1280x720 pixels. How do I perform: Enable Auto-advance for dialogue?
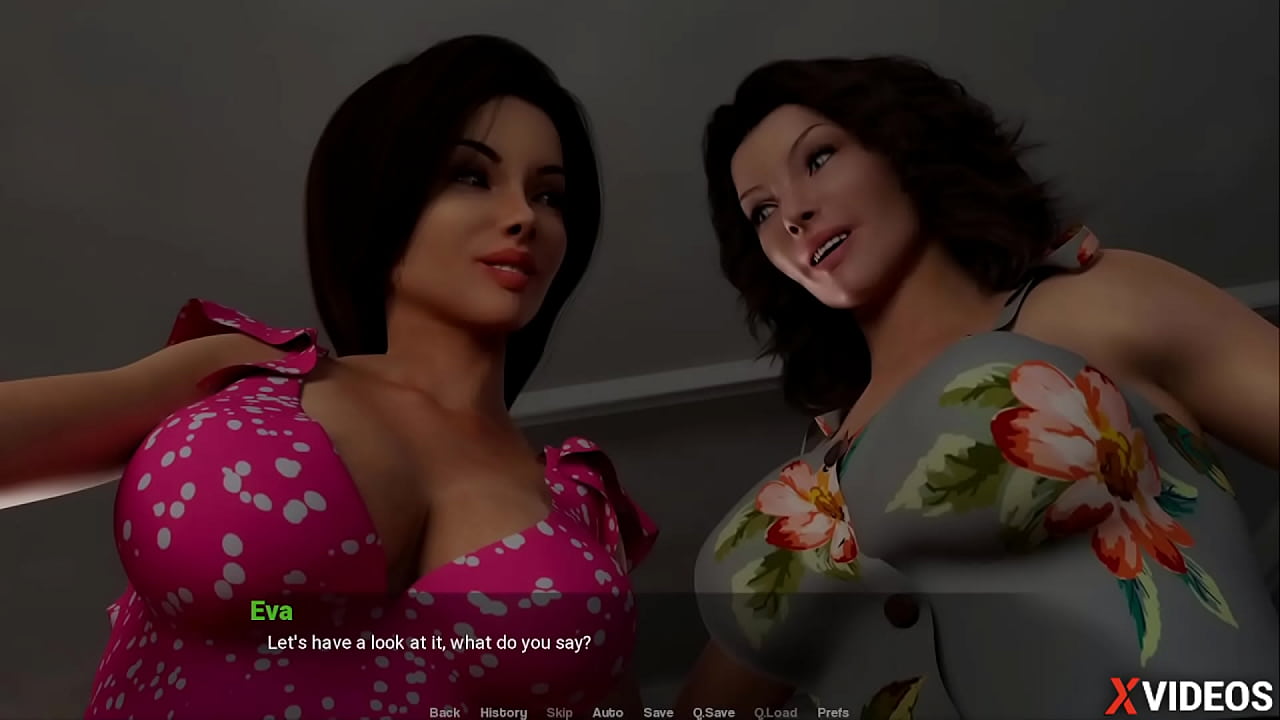pyautogui.click(x=607, y=712)
